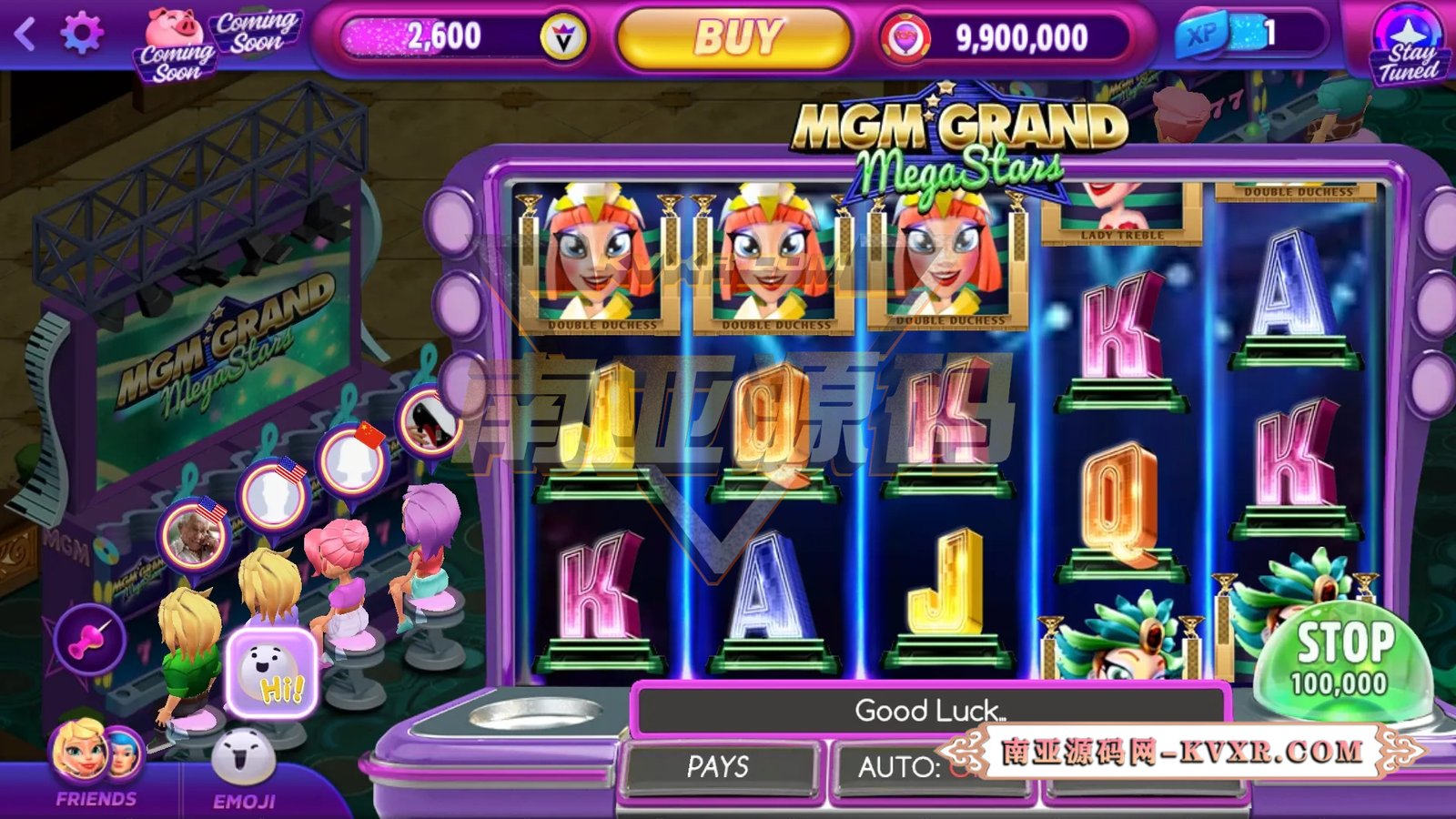Screen dimensions: 1456x819
Task: Click the coin balance trophy icon
Action: pos(907,37)
